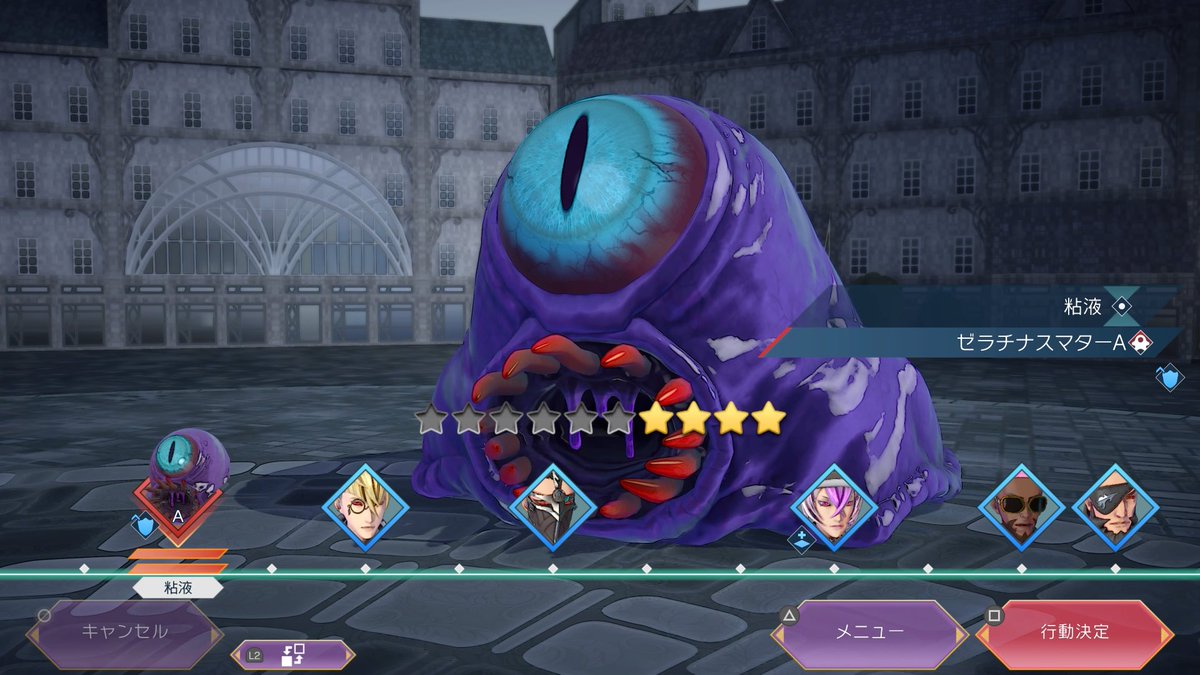Select the bald sunglasses character portrait
This screenshot has height=675, width=1200.
[x=1021, y=507]
